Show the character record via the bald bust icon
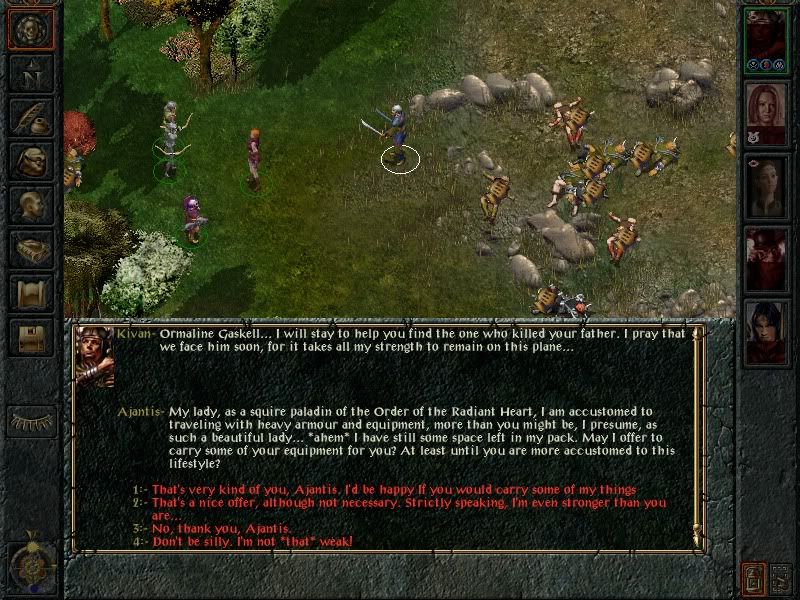800x600 pixels. (31, 205)
